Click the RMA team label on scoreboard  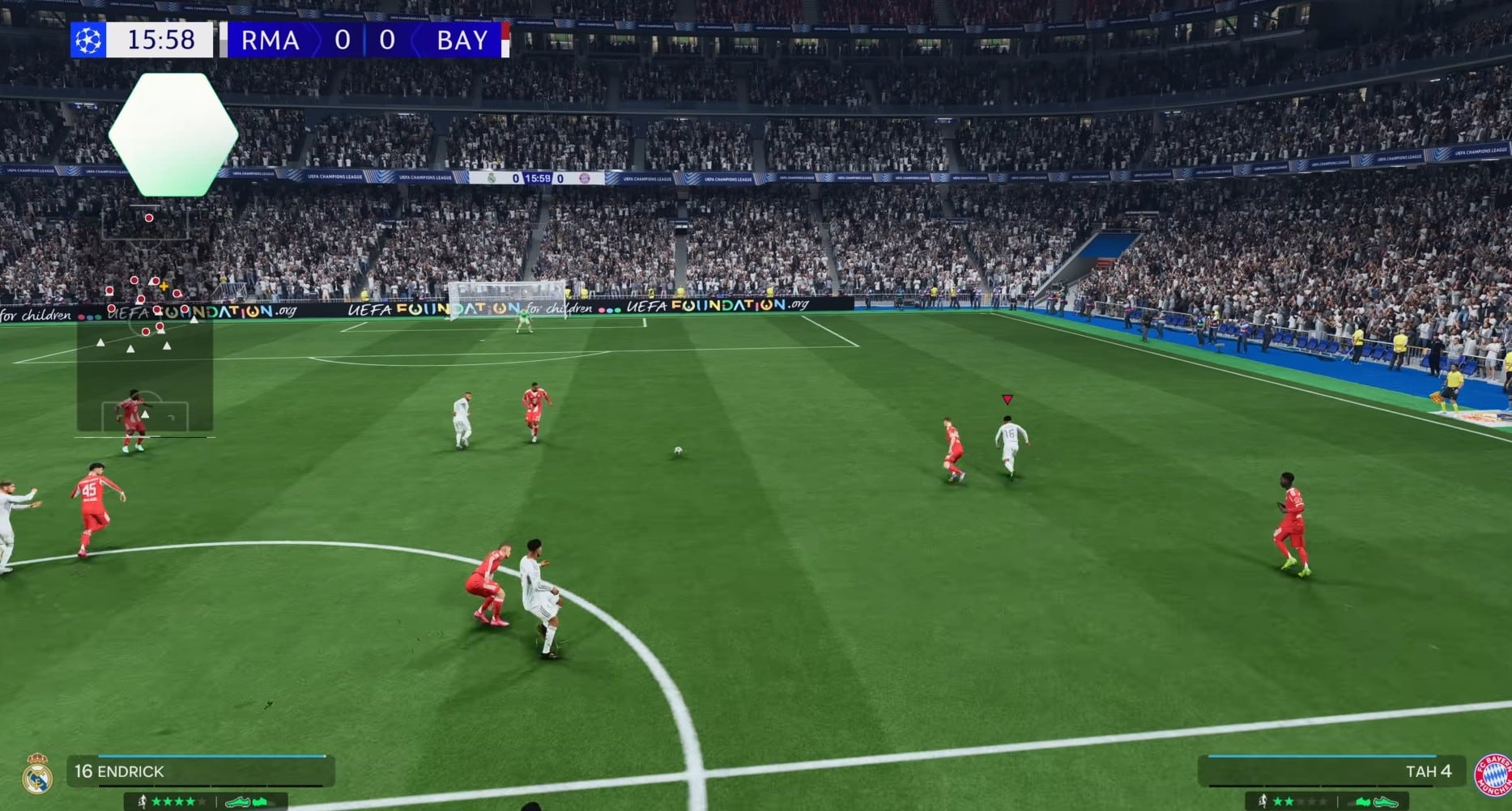tap(270, 40)
